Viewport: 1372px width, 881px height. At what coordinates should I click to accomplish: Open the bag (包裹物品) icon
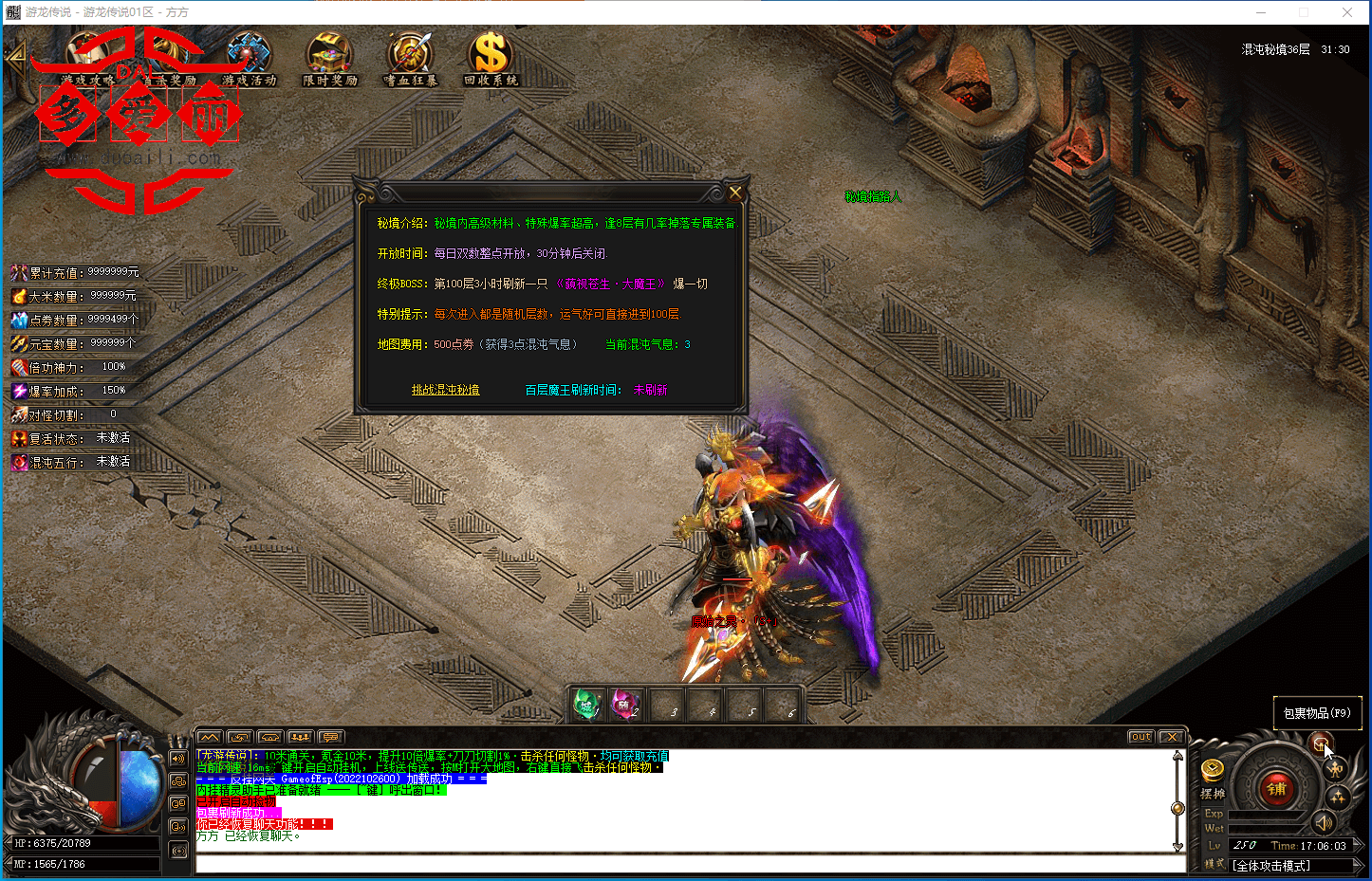click(1320, 743)
